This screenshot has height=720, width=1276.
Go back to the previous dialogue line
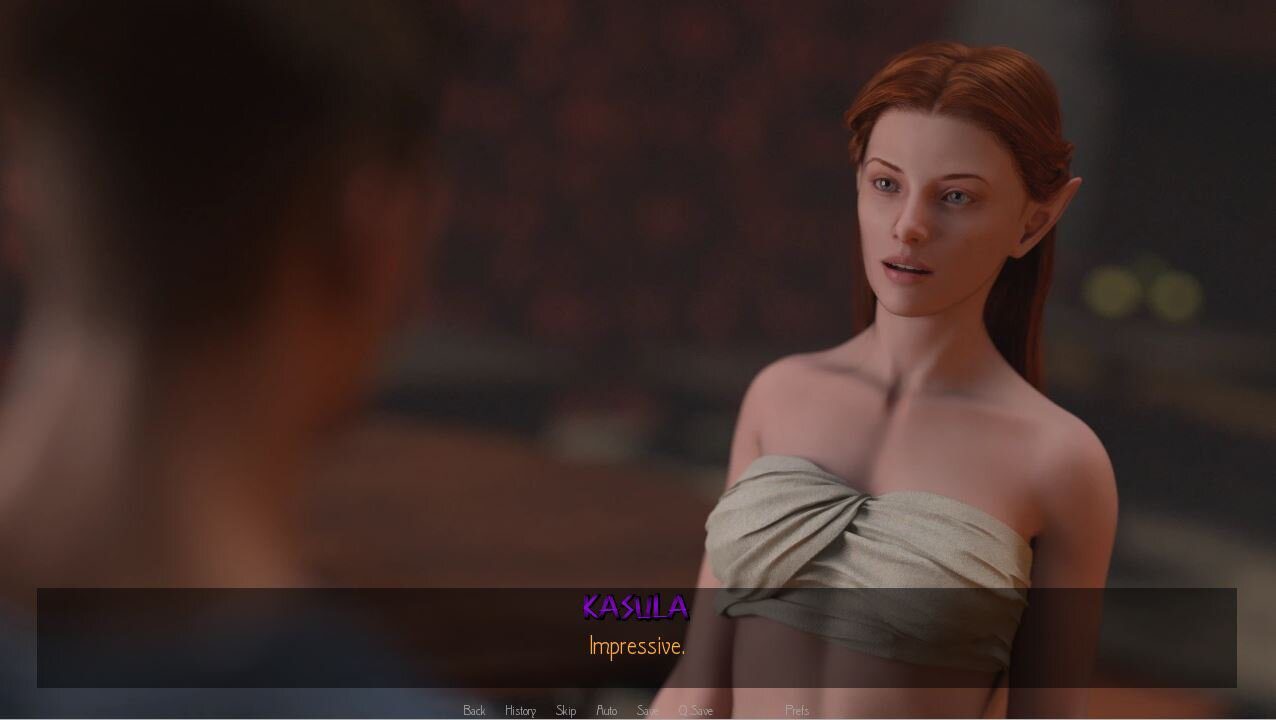pos(474,710)
